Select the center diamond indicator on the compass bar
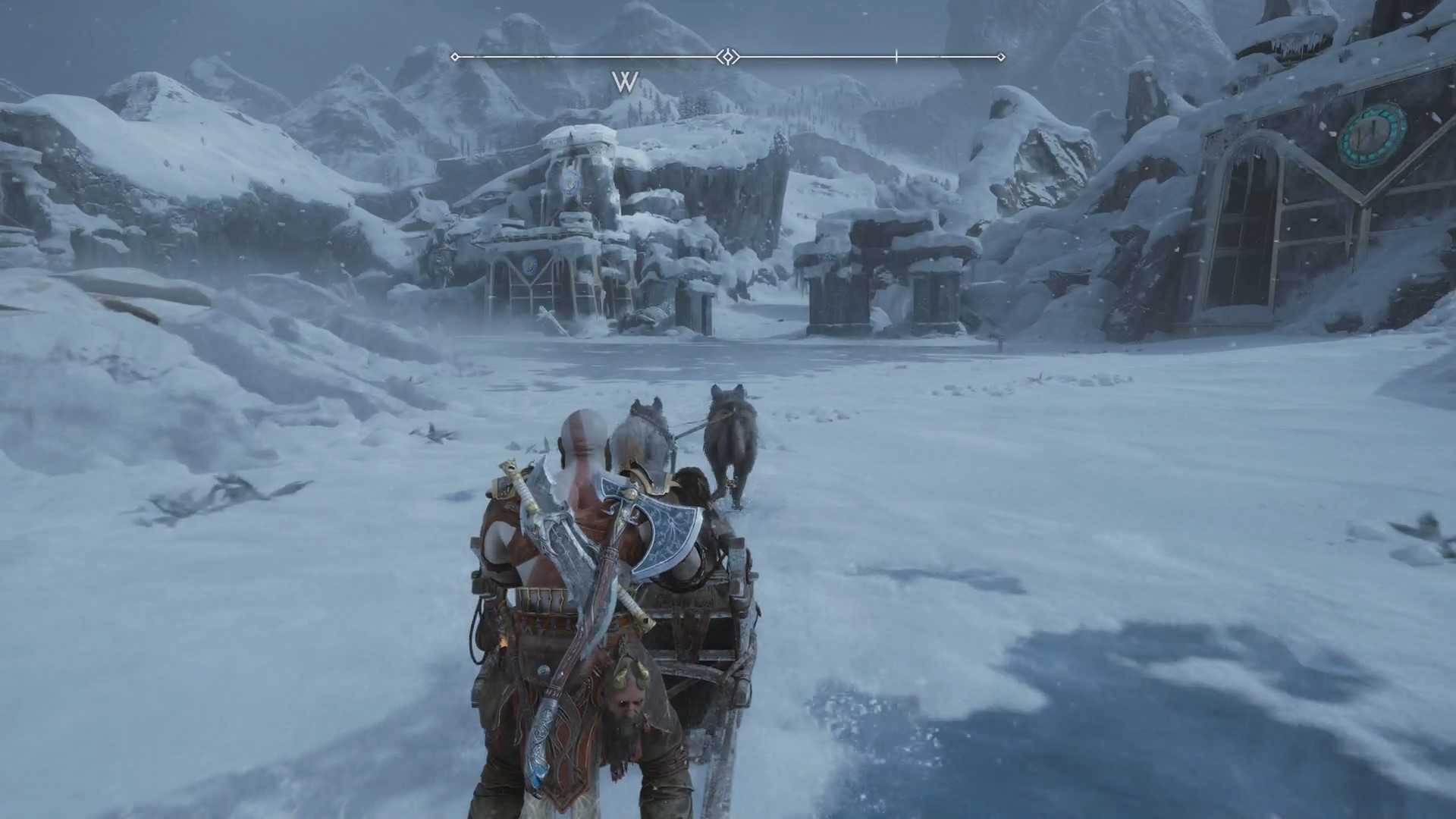The height and width of the screenshot is (819, 1456). tap(728, 57)
